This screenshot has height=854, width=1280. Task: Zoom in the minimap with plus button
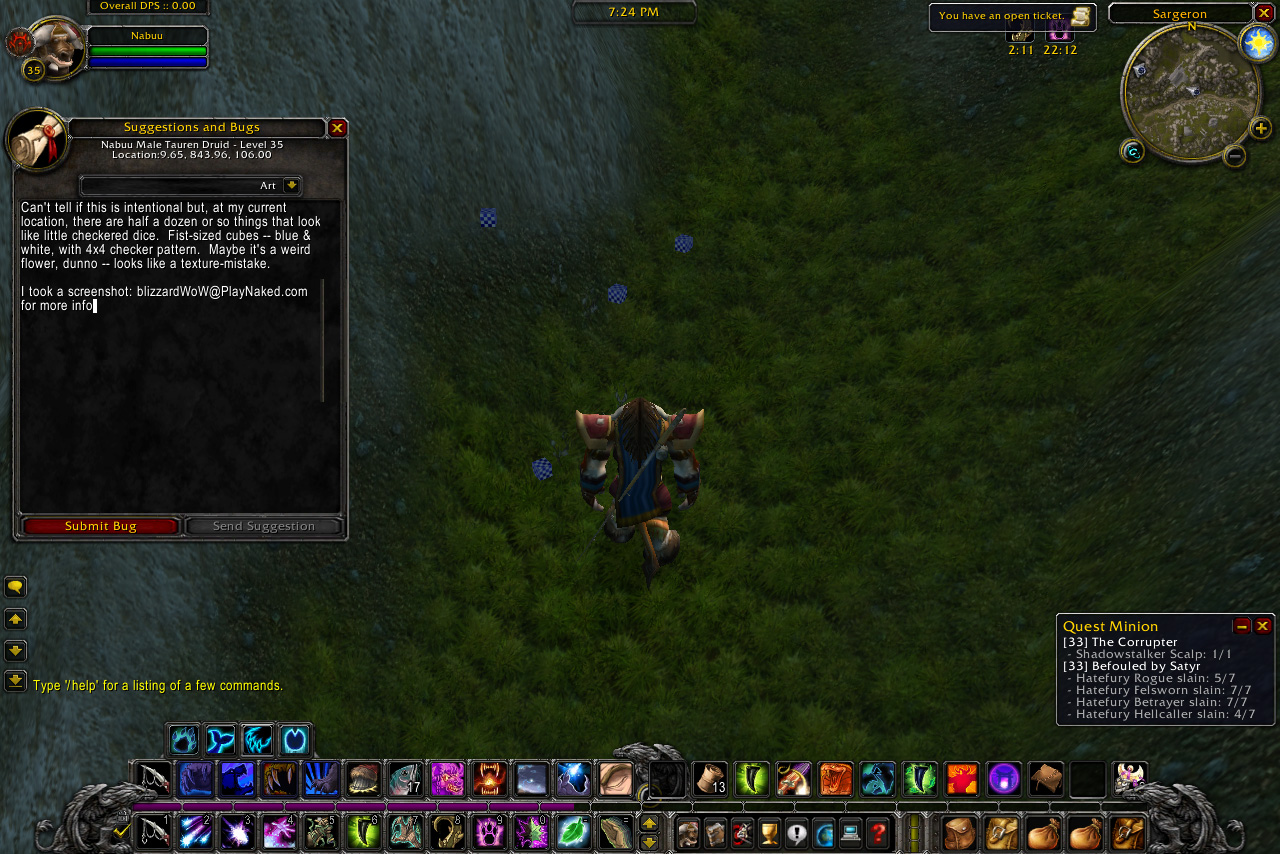pos(1261,128)
